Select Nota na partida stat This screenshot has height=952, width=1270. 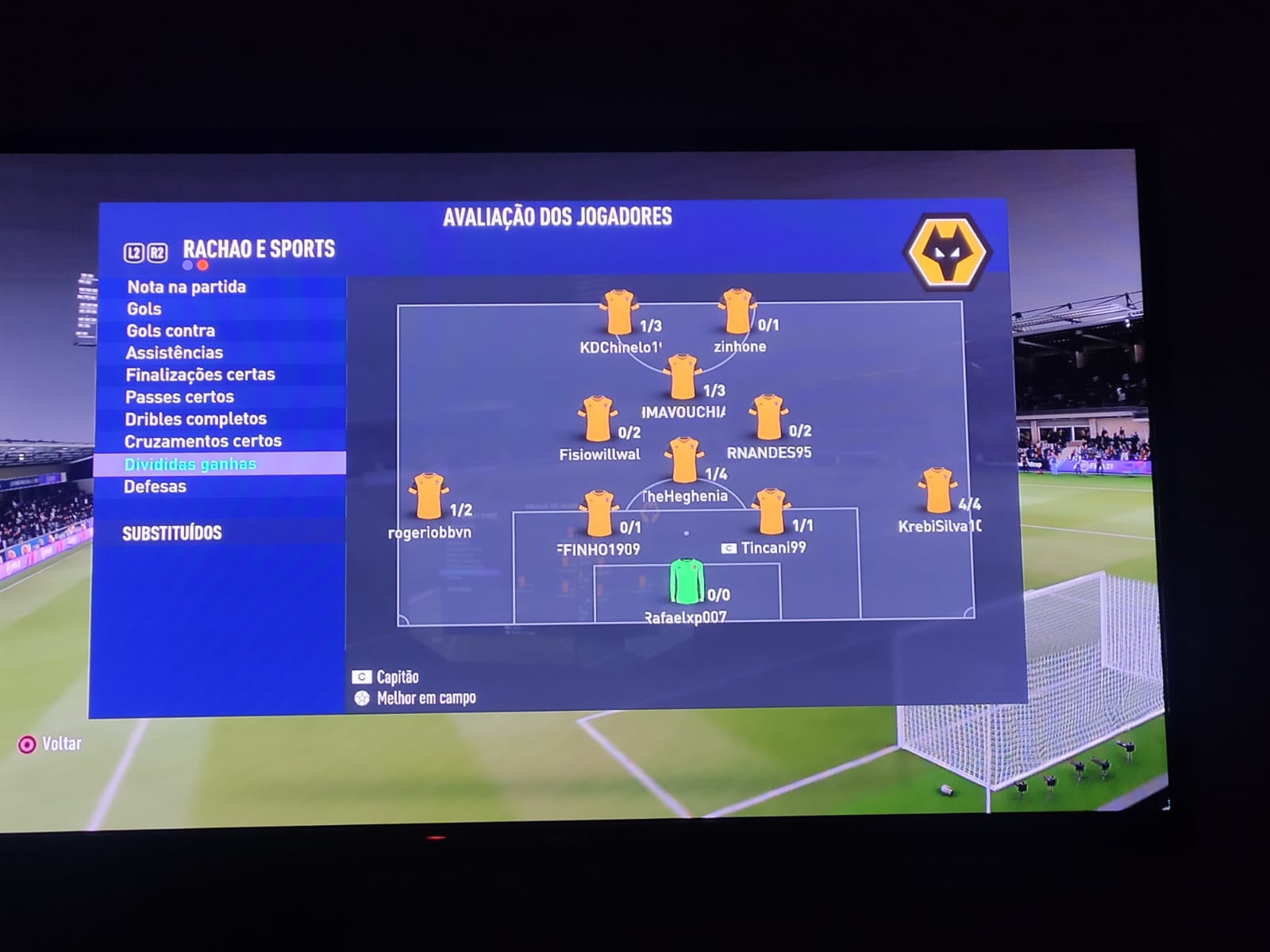pyautogui.click(x=187, y=287)
